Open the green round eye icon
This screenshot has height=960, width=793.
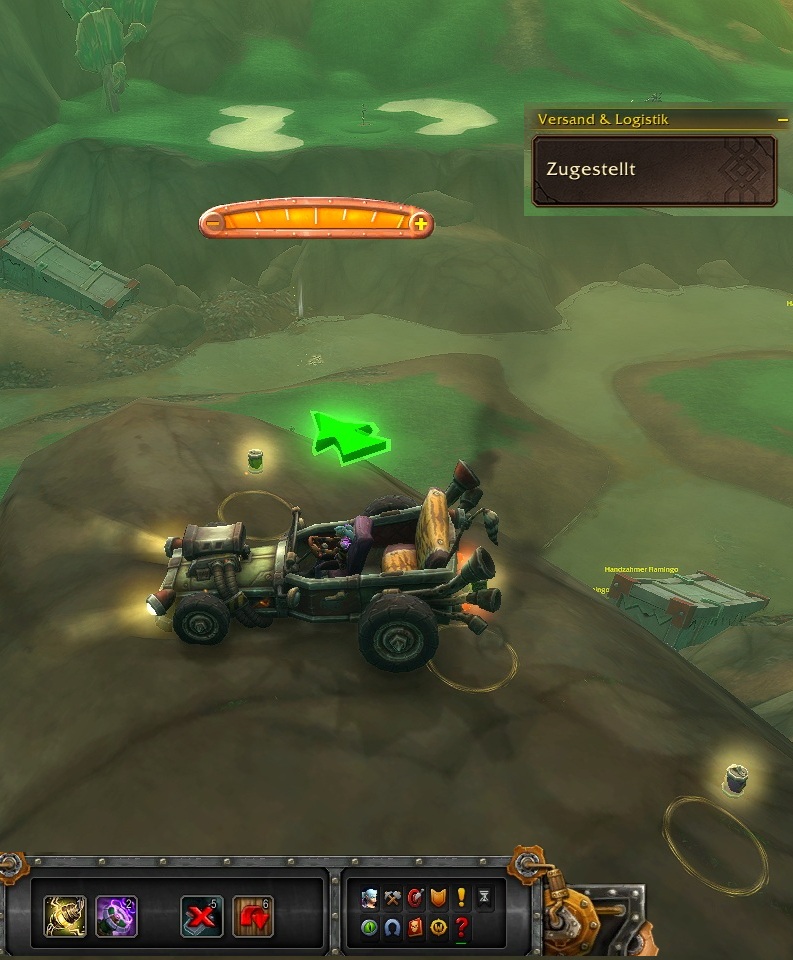[370, 927]
